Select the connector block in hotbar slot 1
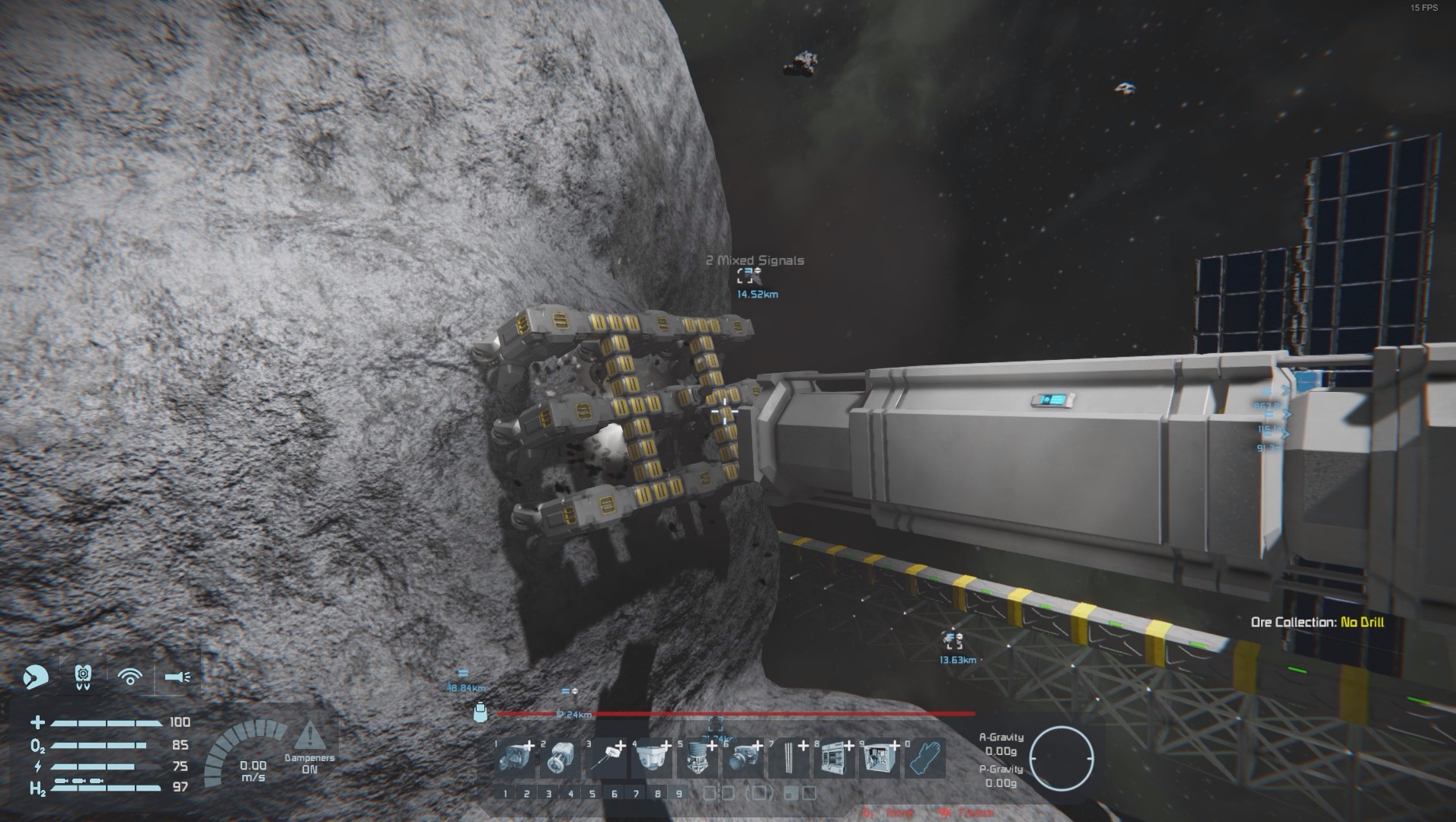 click(514, 759)
